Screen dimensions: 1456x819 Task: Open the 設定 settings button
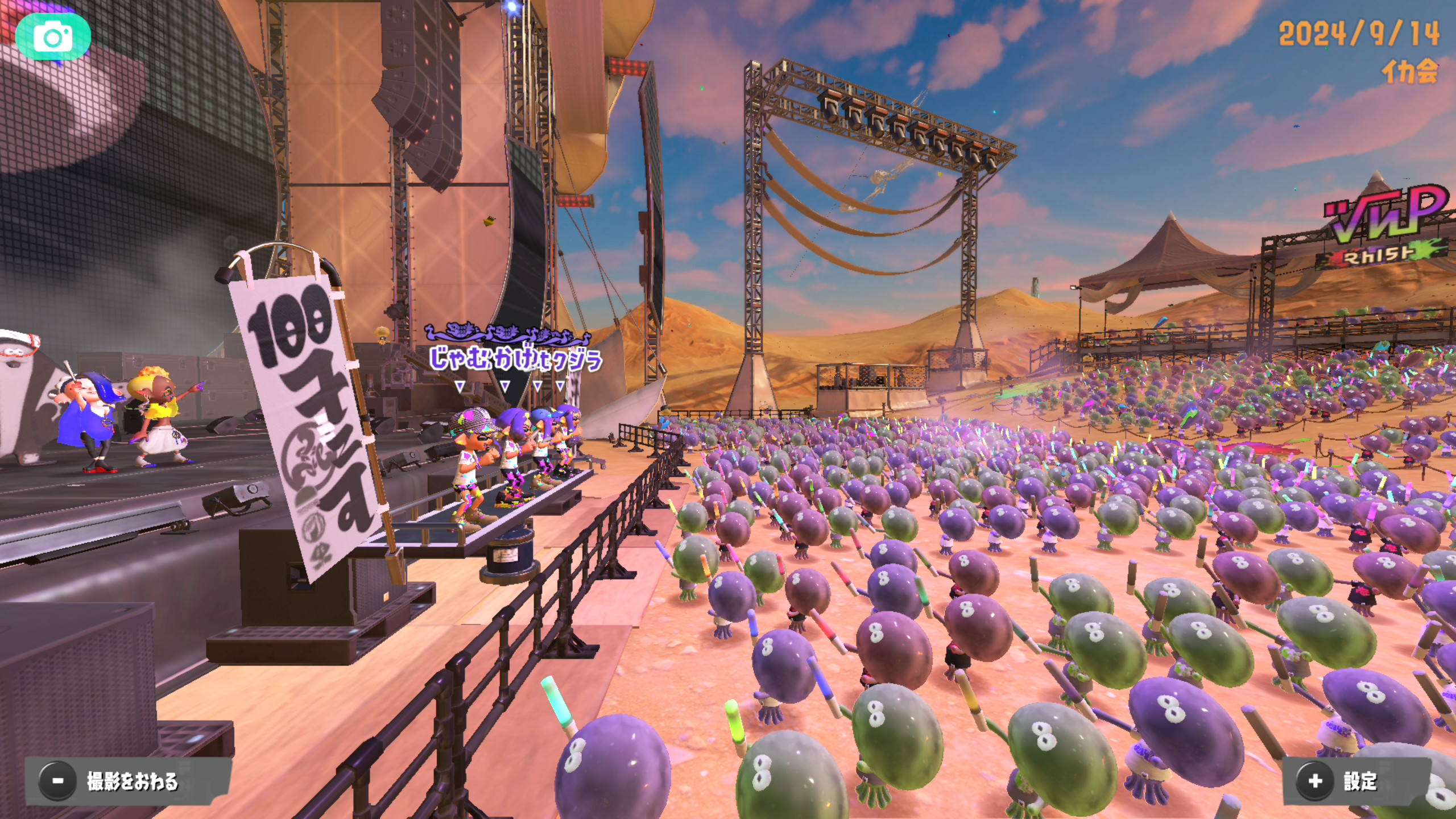1356,781
